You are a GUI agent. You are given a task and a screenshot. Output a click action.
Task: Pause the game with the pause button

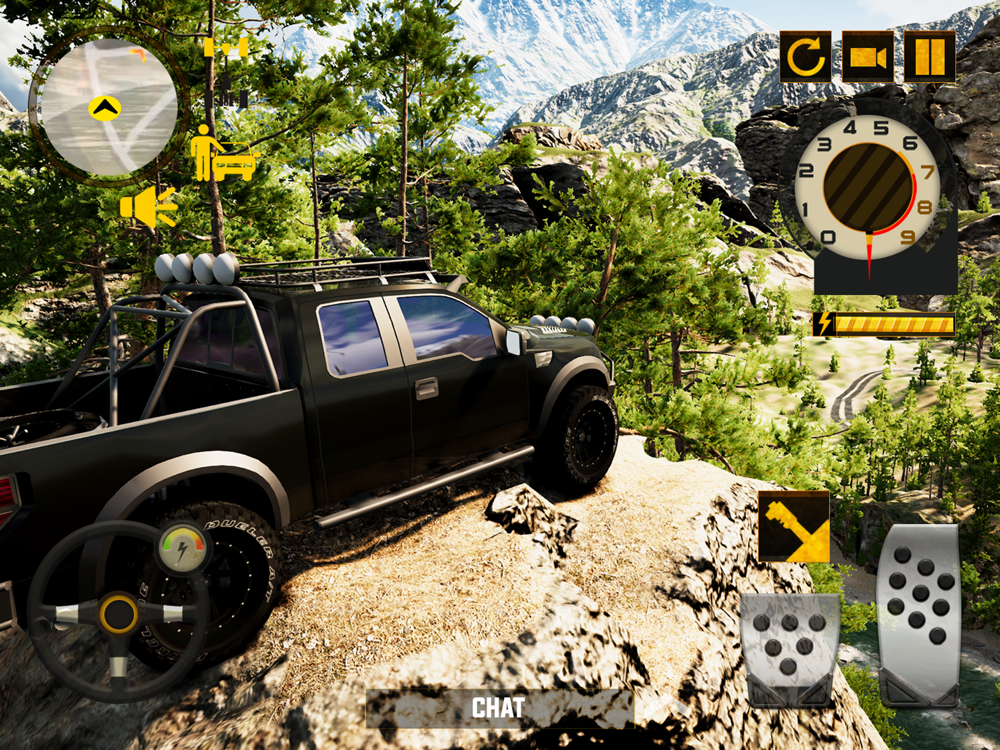[929, 57]
